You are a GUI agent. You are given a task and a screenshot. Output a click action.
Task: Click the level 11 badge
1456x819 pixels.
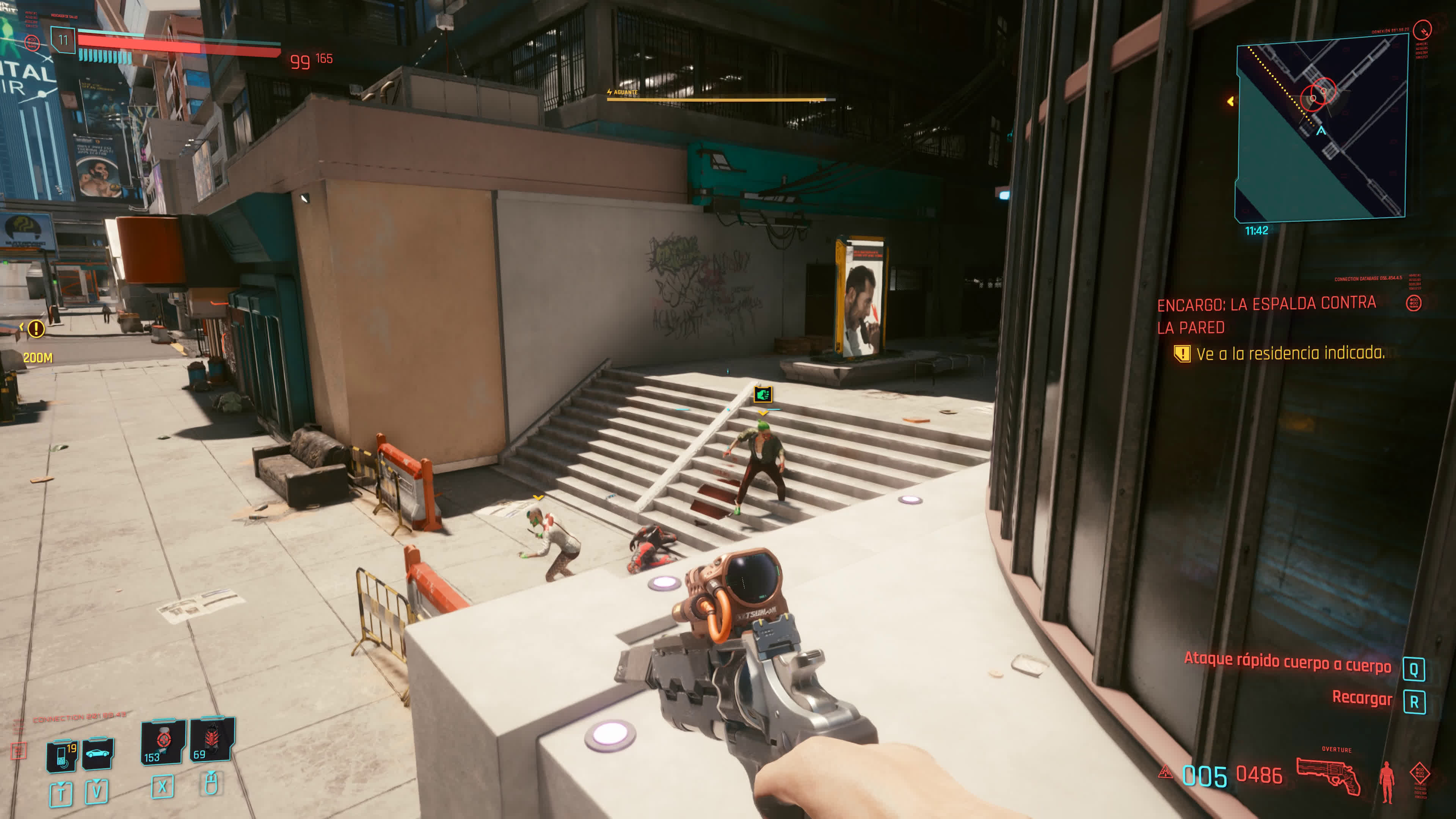pos(63,40)
